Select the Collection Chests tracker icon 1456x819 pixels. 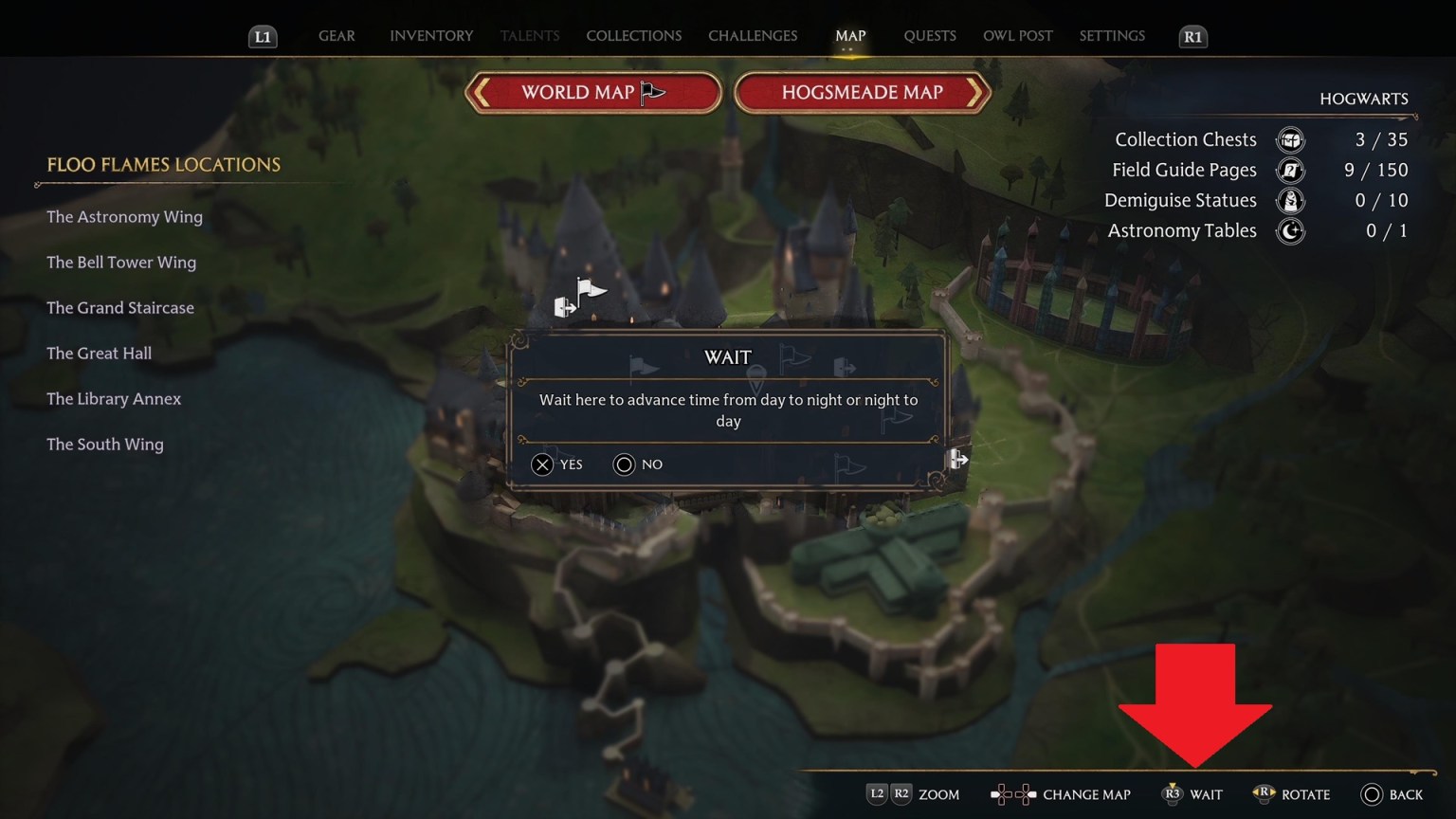pos(1290,139)
